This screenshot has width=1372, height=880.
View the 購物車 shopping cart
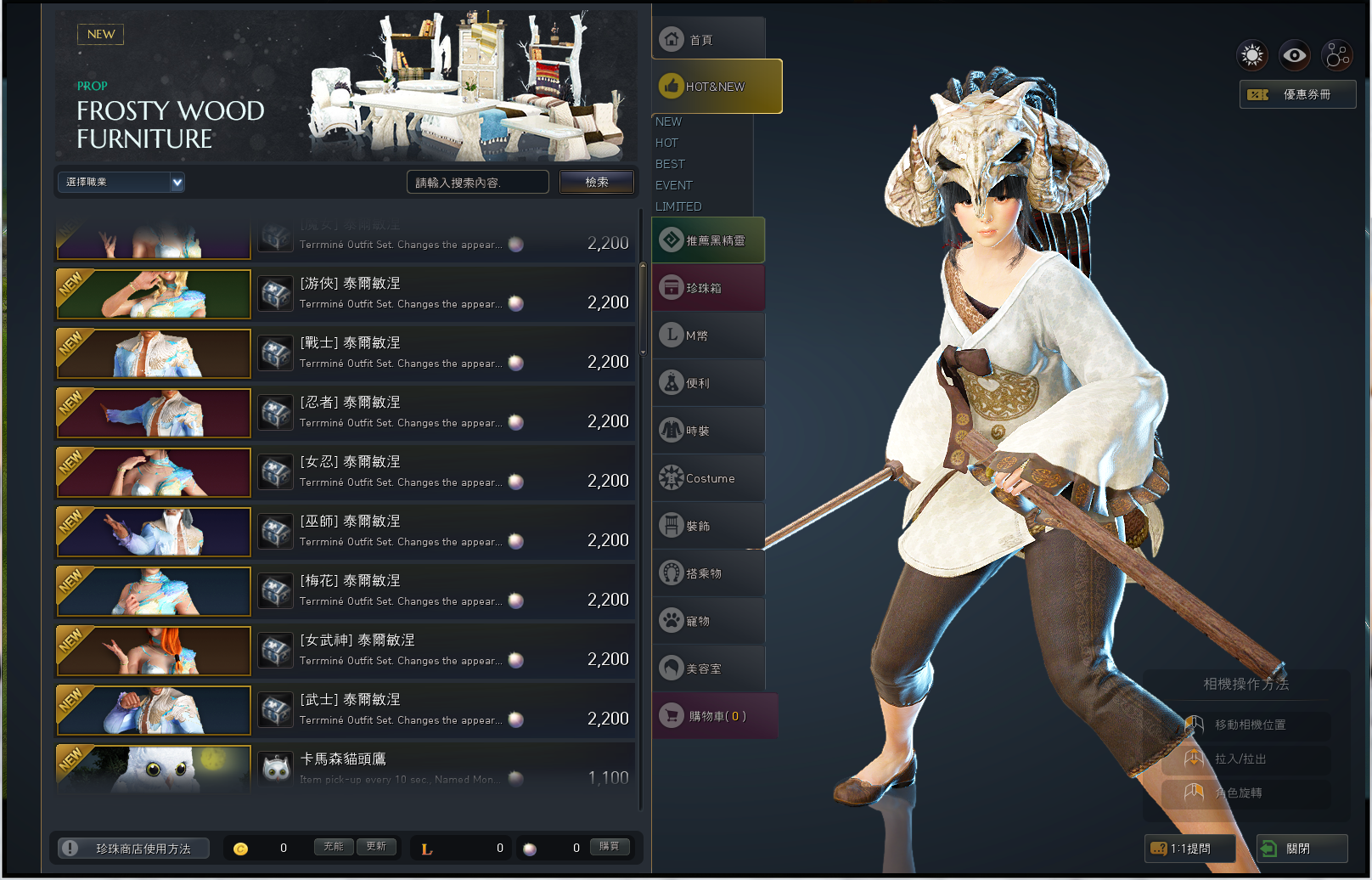[x=715, y=716]
